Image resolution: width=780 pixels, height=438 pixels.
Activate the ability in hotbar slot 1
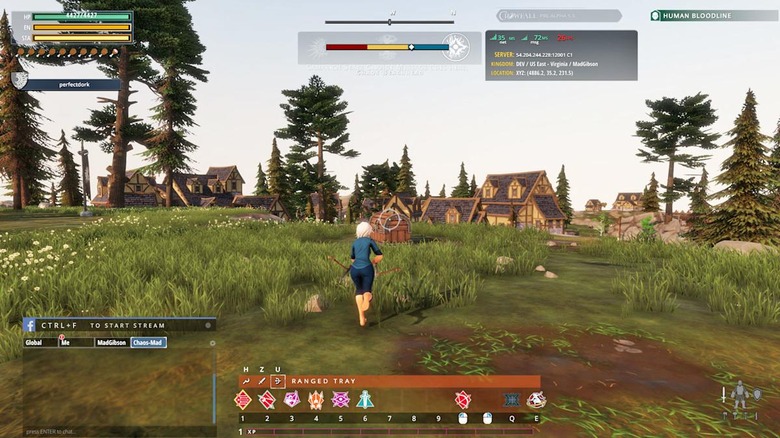click(x=243, y=400)
